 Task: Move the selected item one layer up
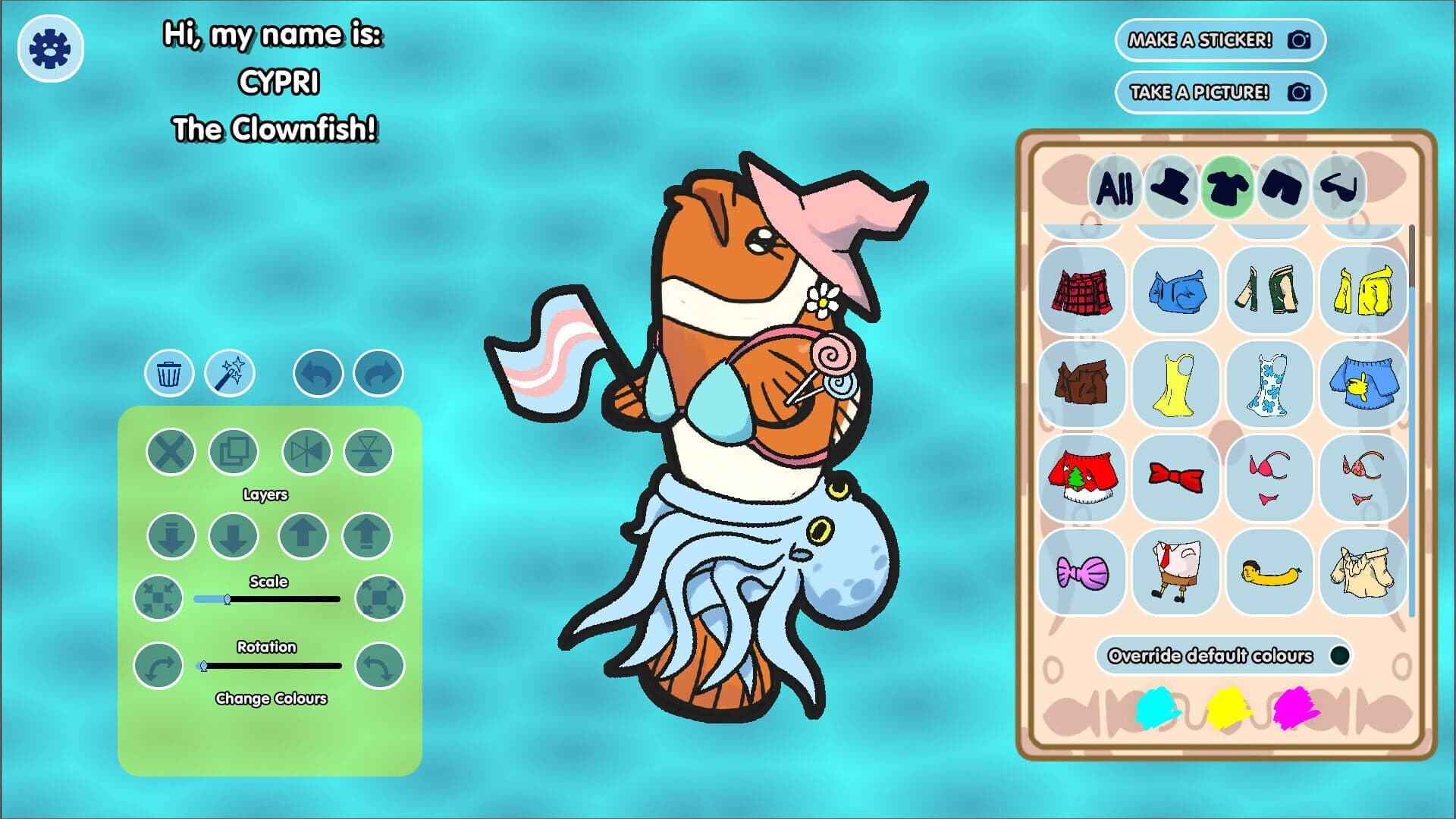coord(303,535)
